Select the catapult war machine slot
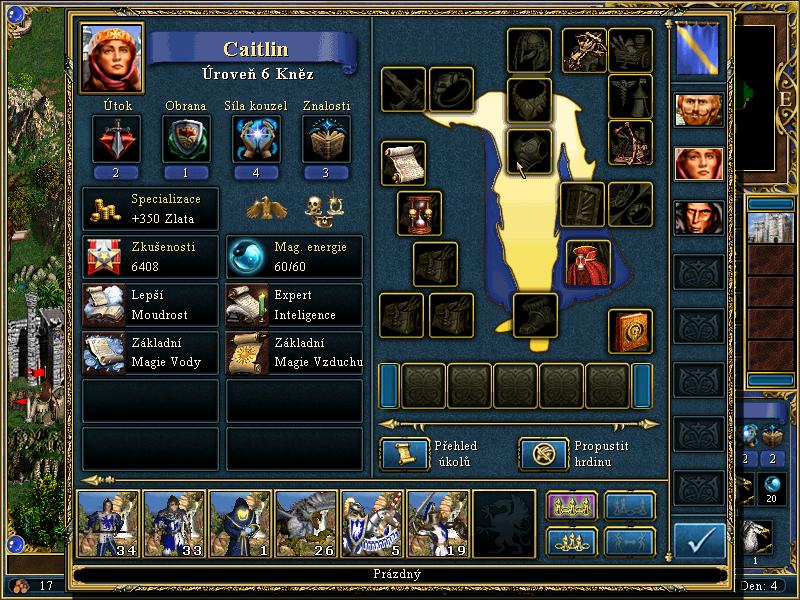This screenshot has width=800, height=600. [630, 142]
